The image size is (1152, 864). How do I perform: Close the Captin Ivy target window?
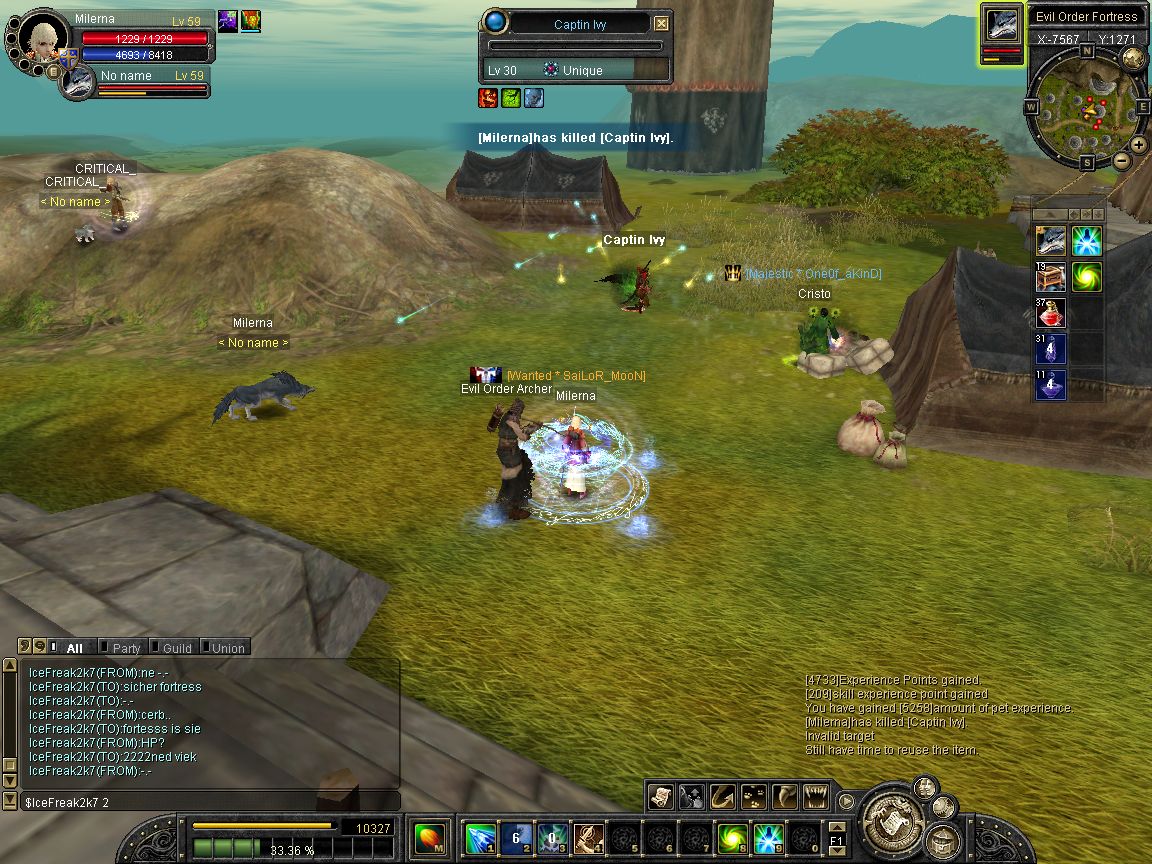click(661, 24)
